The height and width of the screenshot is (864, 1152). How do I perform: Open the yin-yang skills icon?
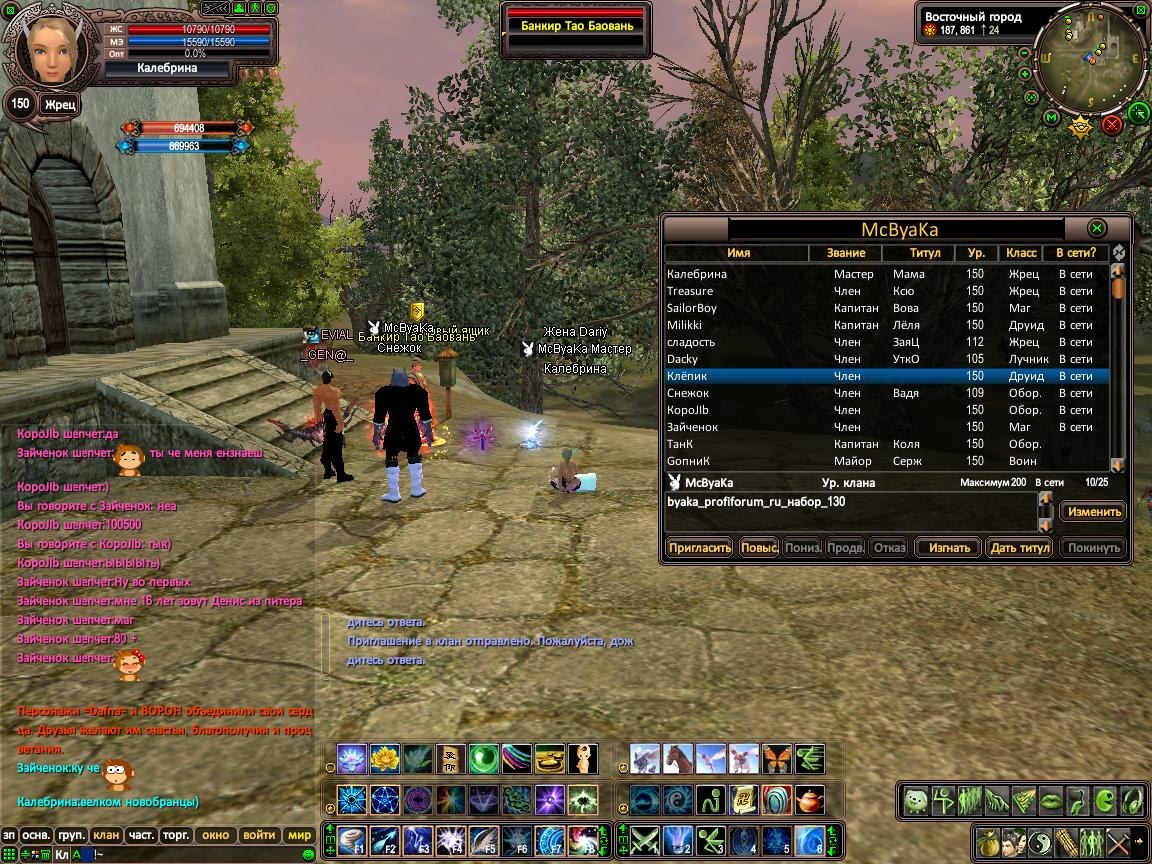tap(1039, 841)
